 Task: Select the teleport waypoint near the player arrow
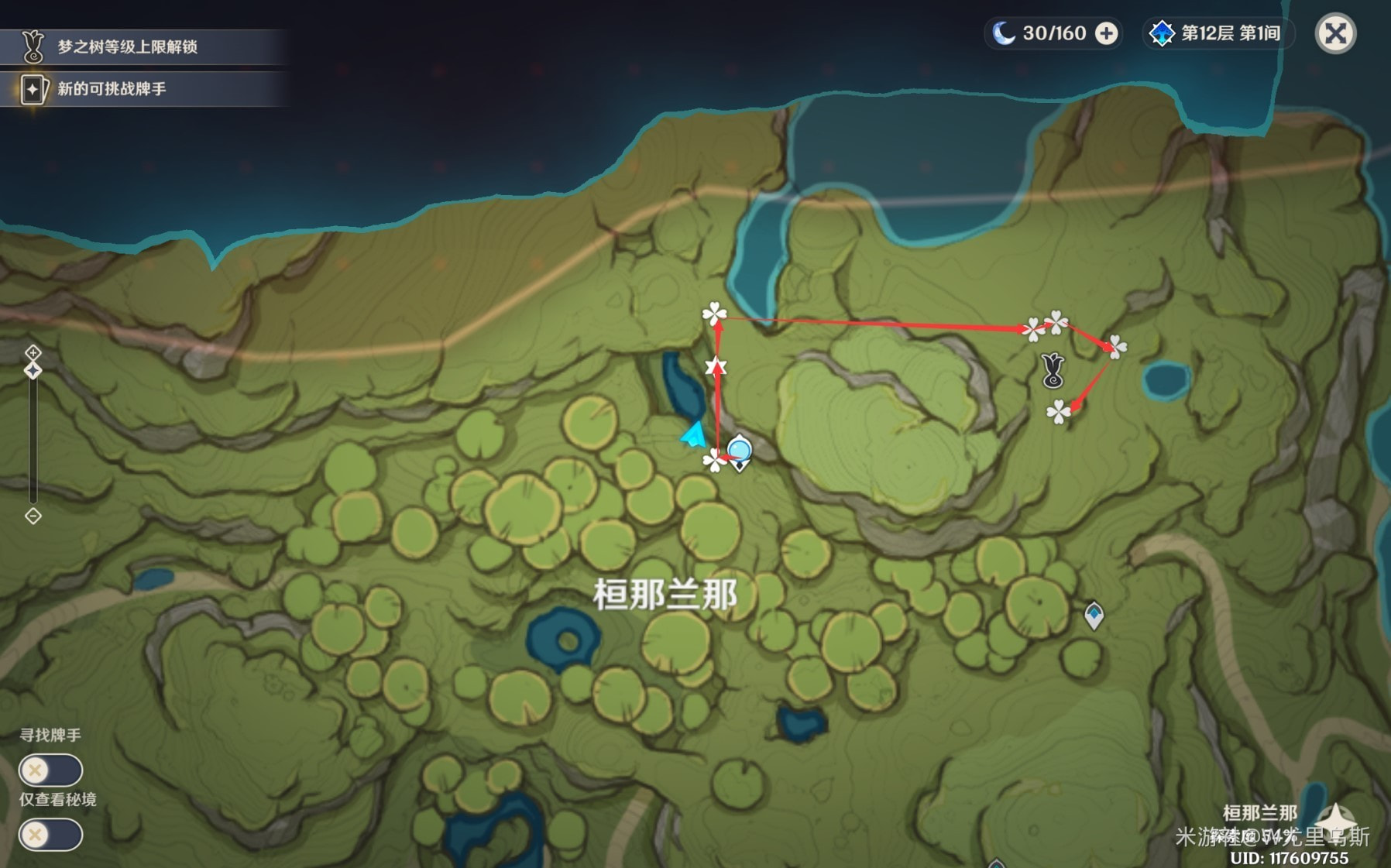coord(740,451)
